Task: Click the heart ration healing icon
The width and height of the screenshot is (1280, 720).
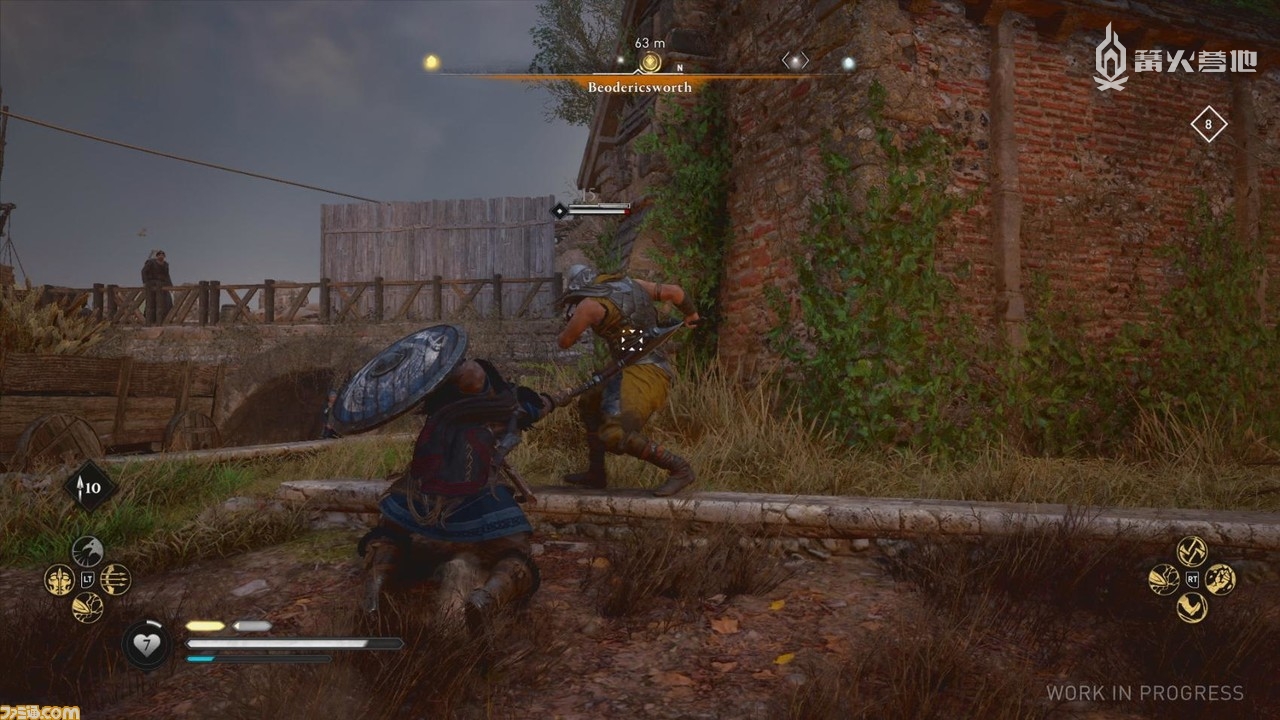Action: (x=146, y=643)
